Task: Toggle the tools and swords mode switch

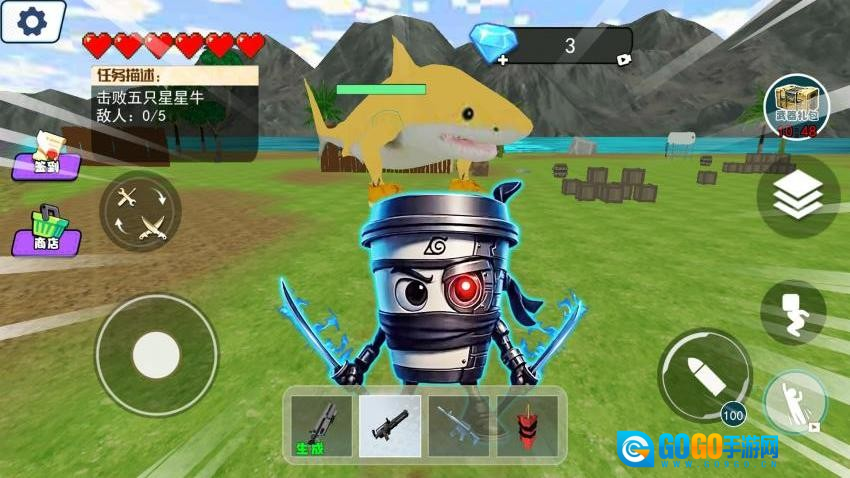Action: (140, 212)
